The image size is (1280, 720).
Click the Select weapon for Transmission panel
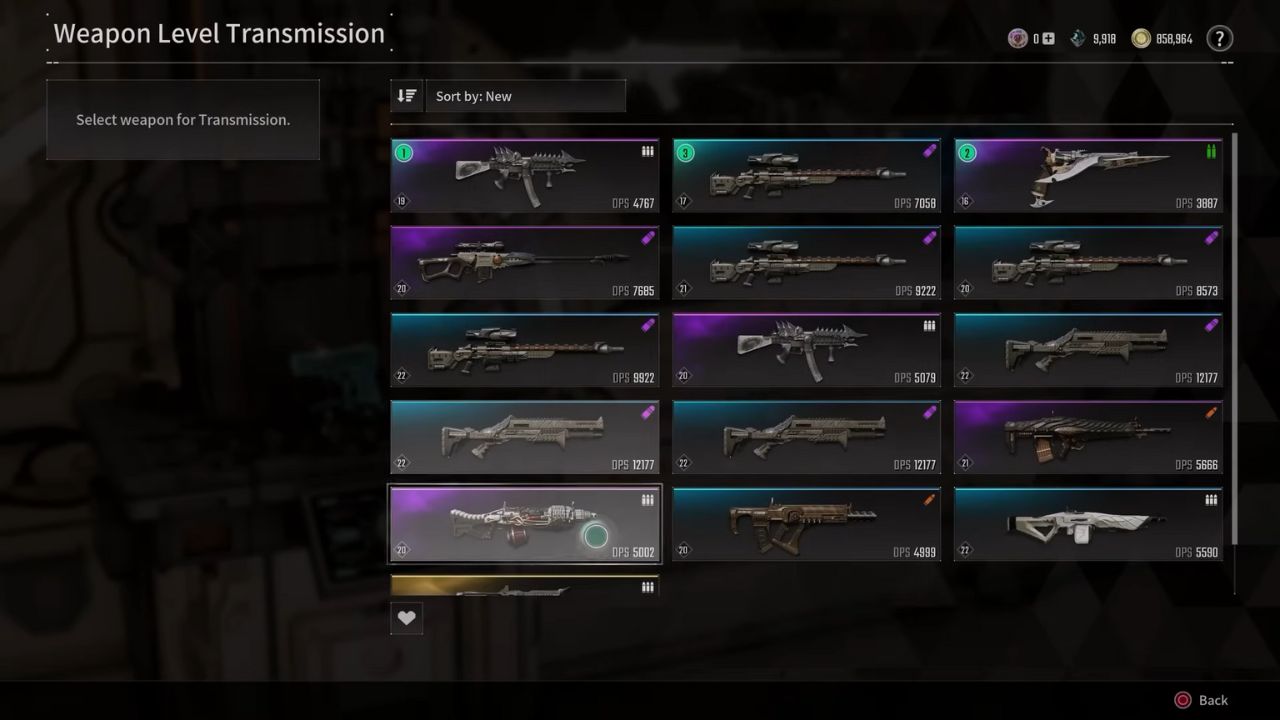tap(183, 119)
